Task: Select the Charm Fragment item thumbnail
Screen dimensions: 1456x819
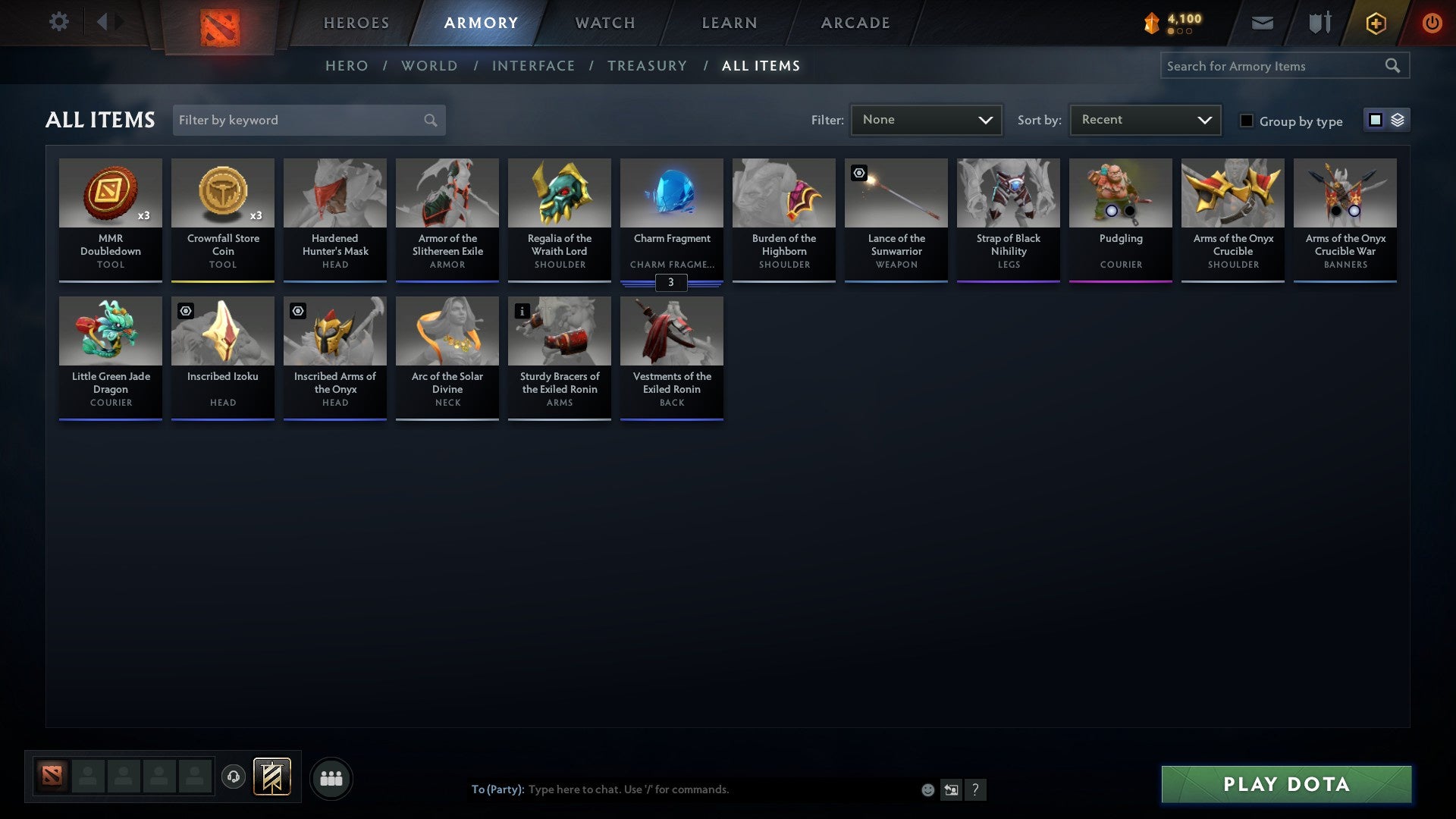Action: [671, 193]
